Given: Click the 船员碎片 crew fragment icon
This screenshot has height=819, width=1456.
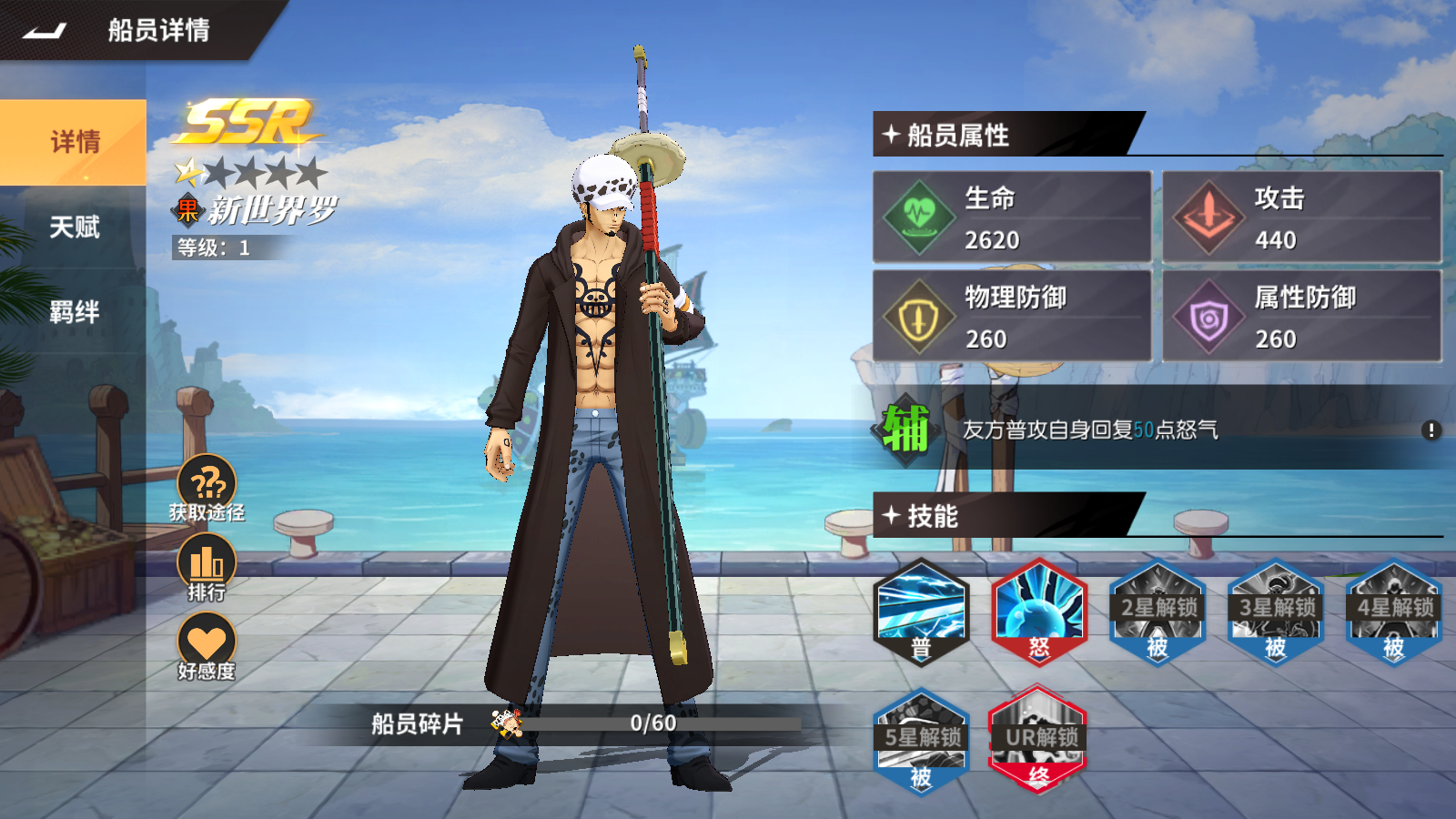Looking at the screenshot, I should tap(506, 723).
